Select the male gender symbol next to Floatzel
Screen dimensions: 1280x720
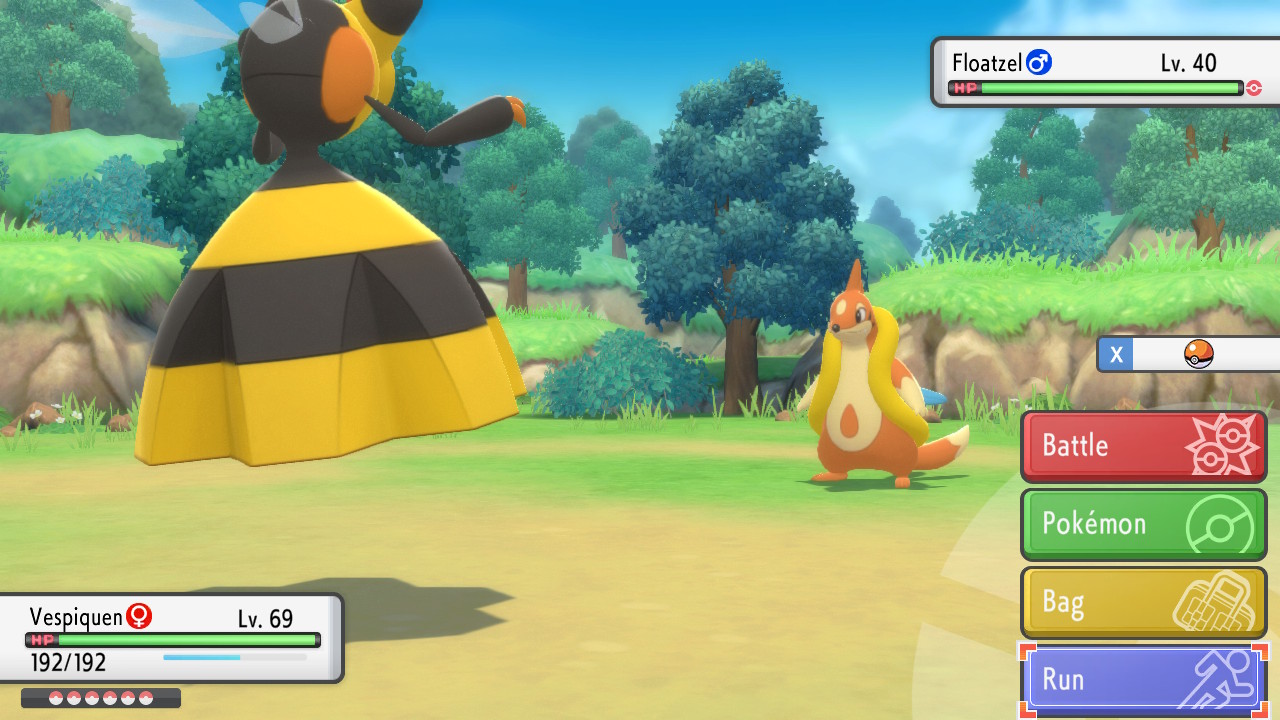[x=1039, y=62]
